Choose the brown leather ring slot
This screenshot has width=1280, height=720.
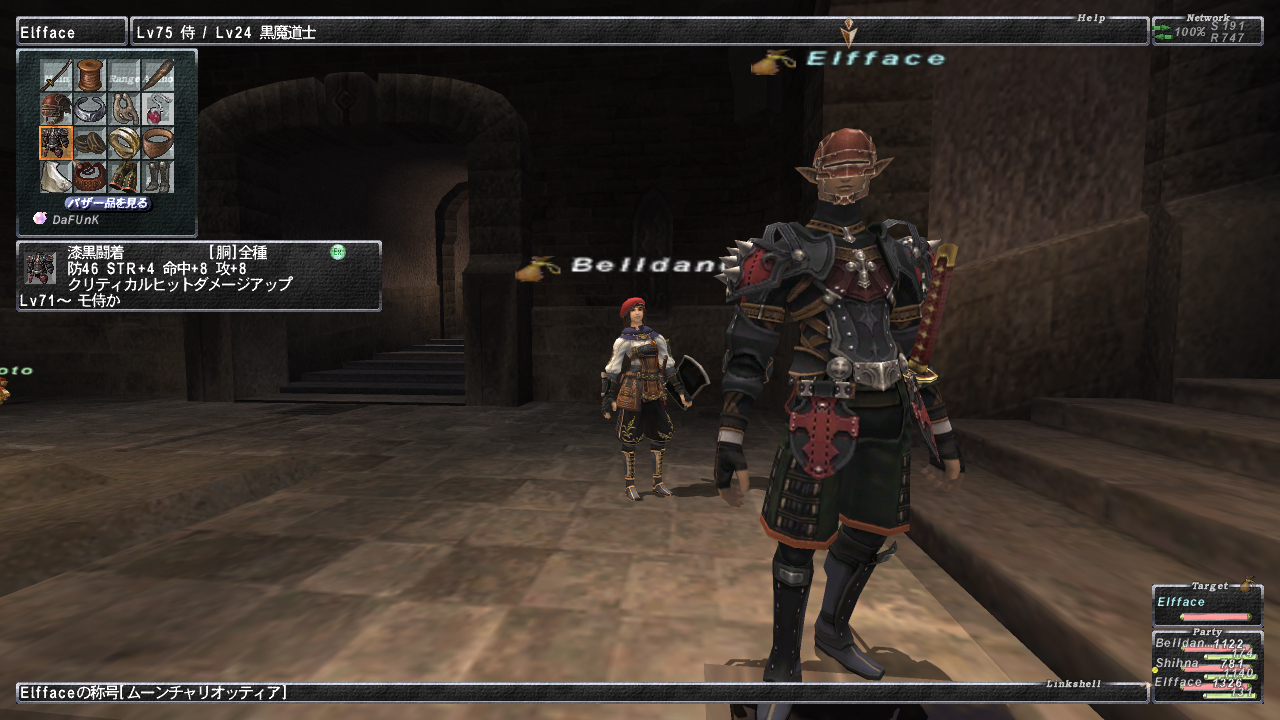click(158, 143)
